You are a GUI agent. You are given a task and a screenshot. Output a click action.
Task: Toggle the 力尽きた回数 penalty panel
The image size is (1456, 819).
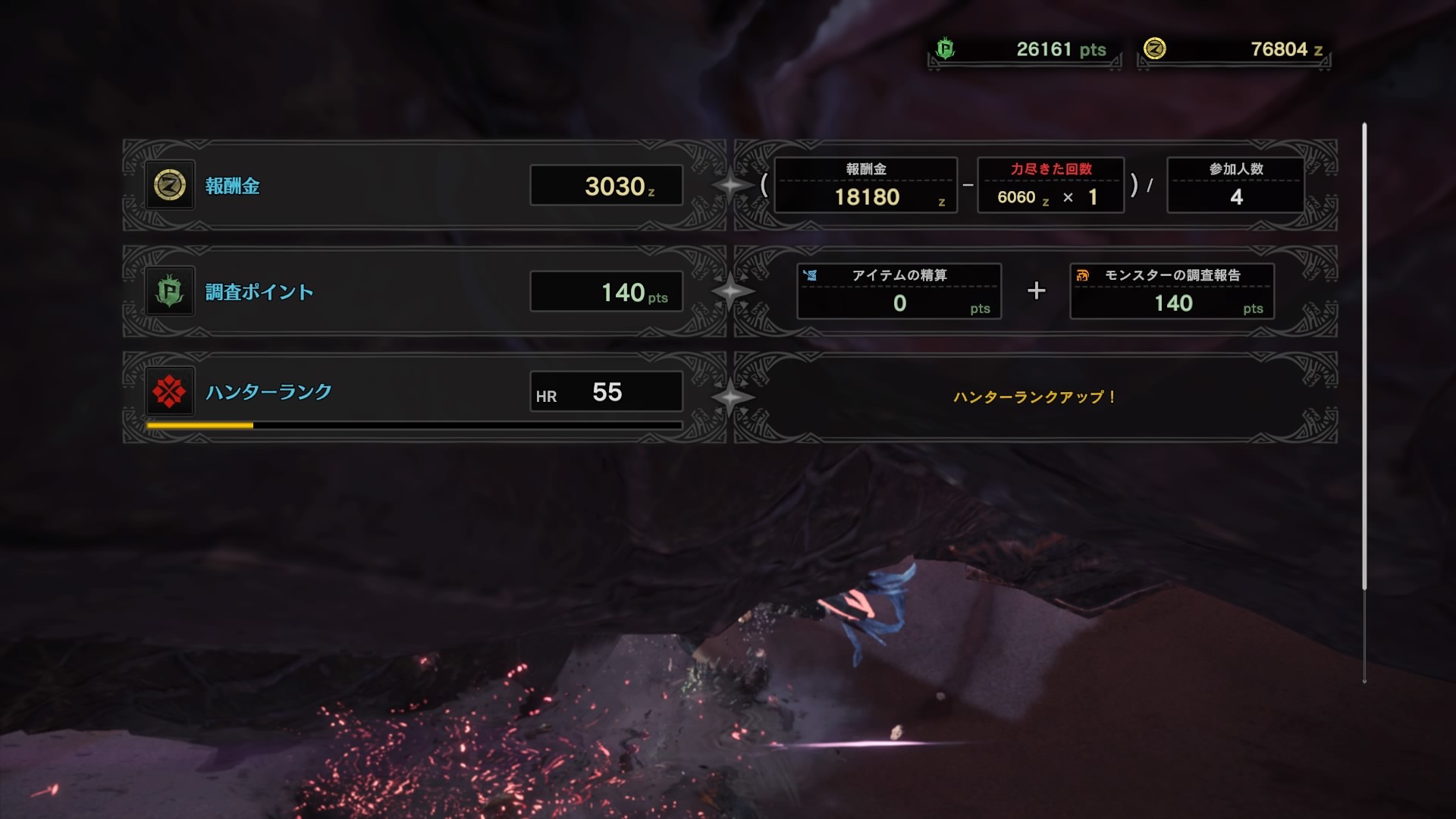[x=1051, y=185]
